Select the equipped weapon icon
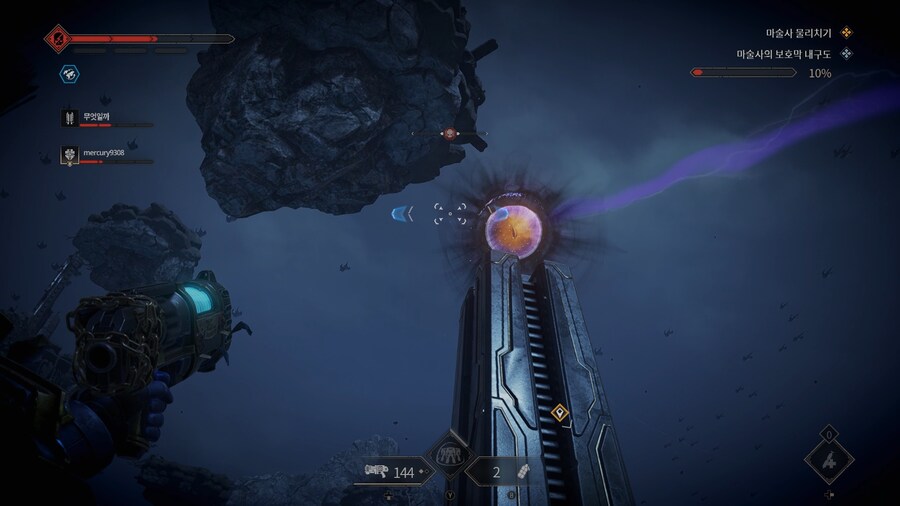900x506 pixels. 377,472
